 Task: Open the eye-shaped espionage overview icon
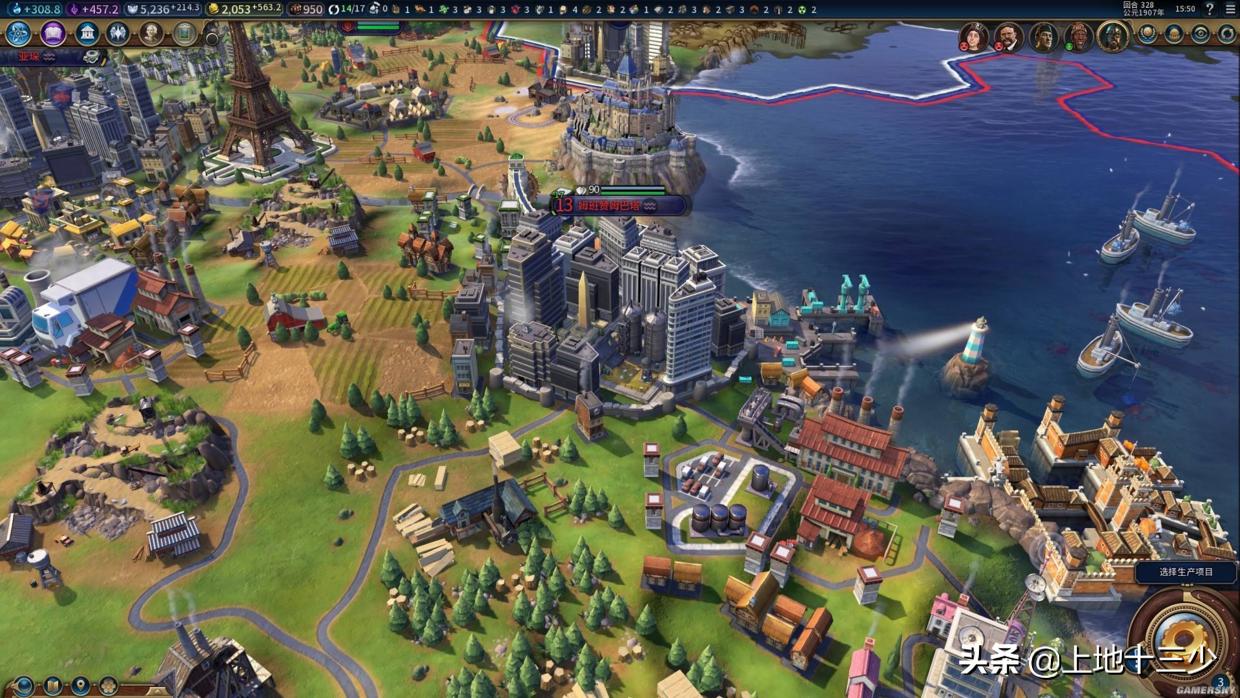(1201, 34)
